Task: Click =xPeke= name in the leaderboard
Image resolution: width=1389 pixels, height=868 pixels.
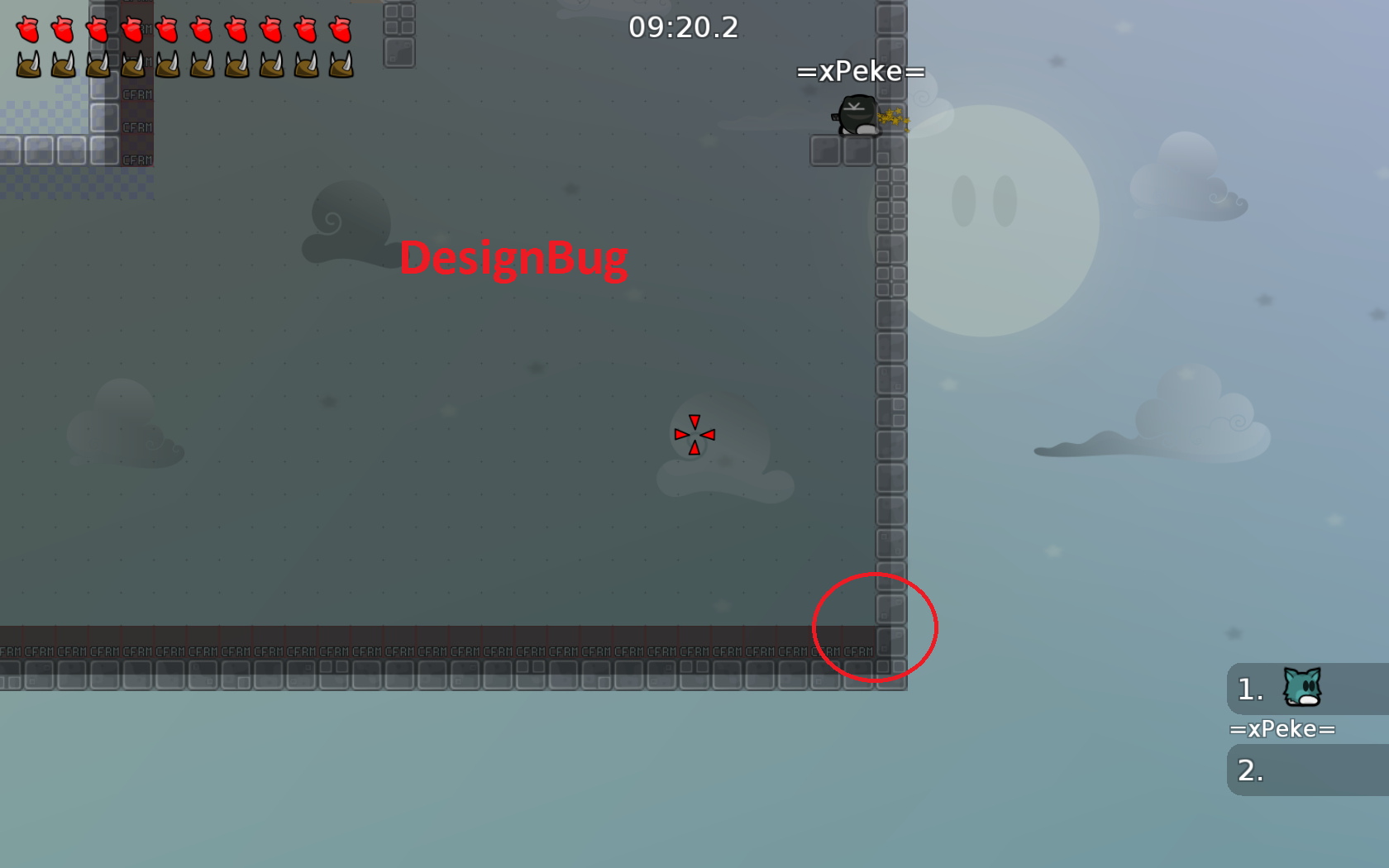Action: pos(1283,728)
